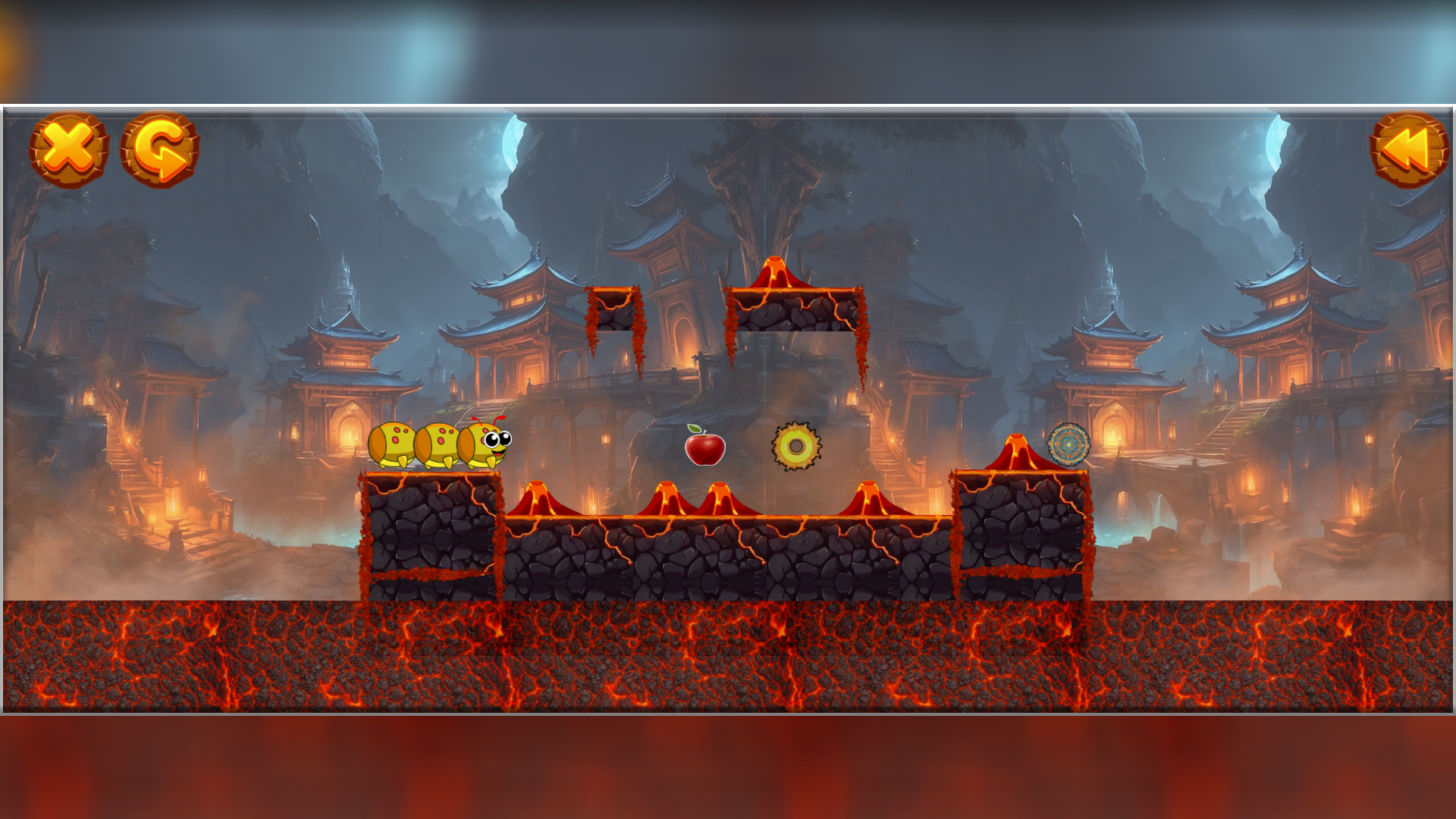This screenshot has width=1456, height=819.
Task: Close the level with the X button
Action: 69,149
